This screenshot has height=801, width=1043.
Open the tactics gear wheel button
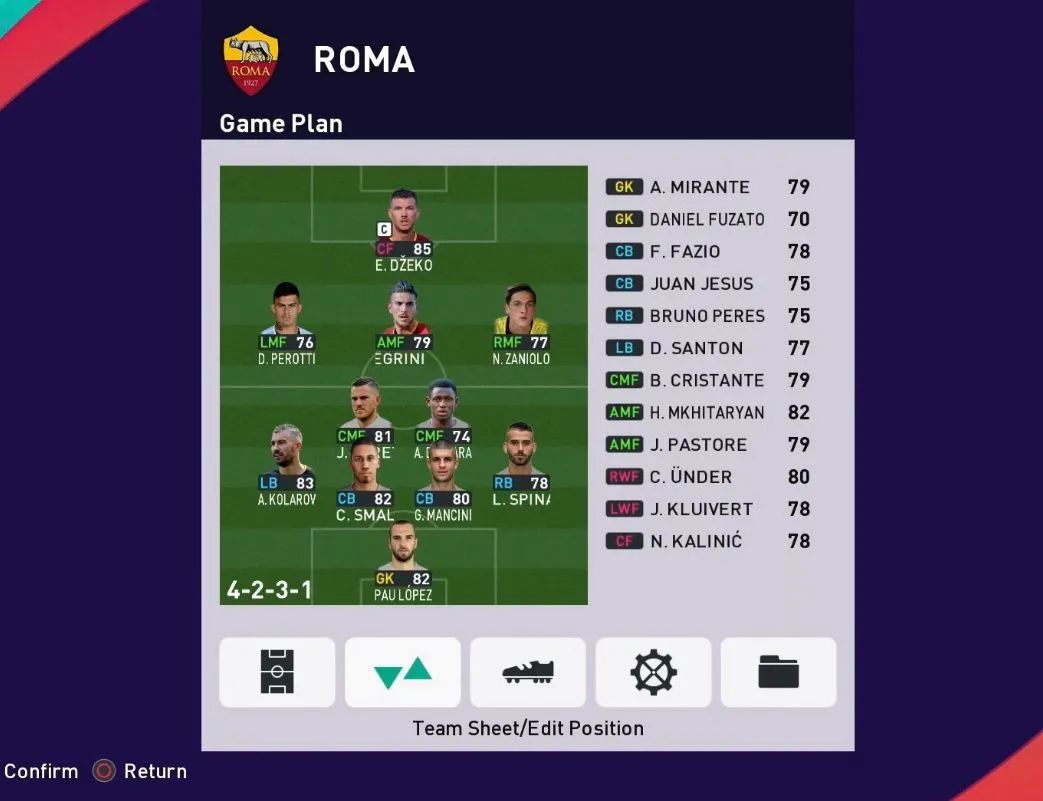pos(654,672)
